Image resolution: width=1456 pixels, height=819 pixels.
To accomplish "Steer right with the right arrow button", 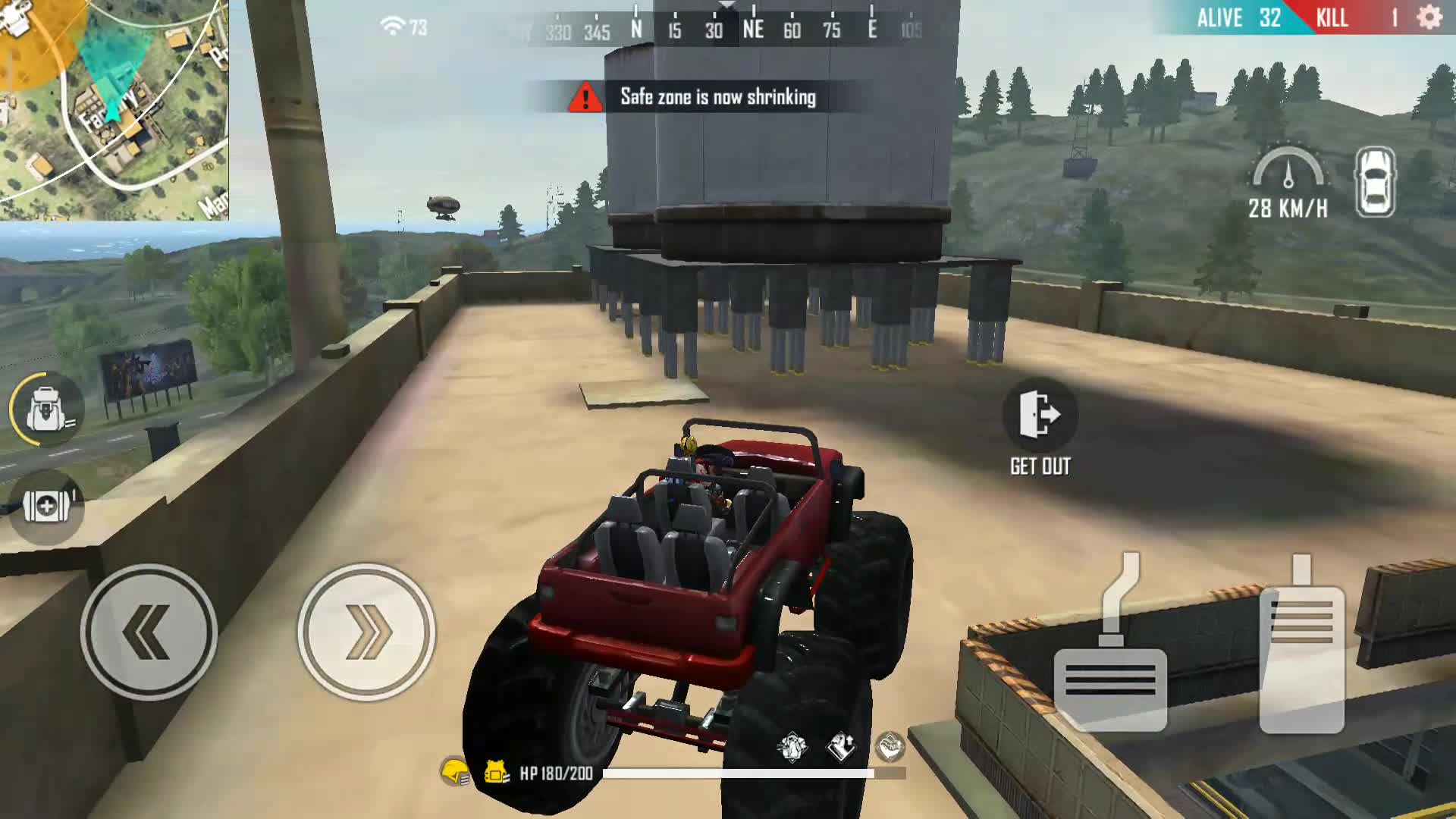I will pyautogui.click(x=366, y=632).
